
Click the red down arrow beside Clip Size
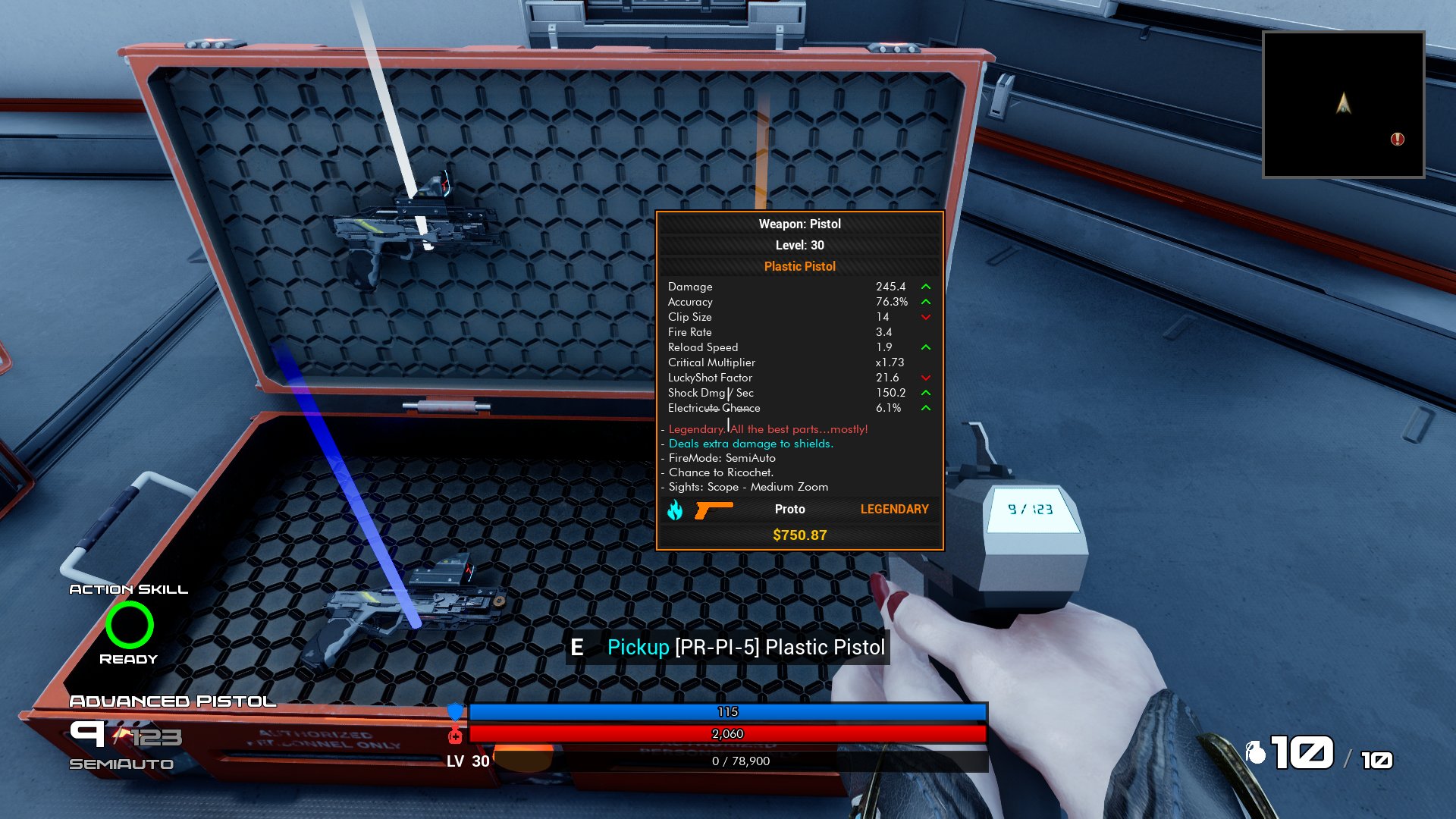point(925,318)
